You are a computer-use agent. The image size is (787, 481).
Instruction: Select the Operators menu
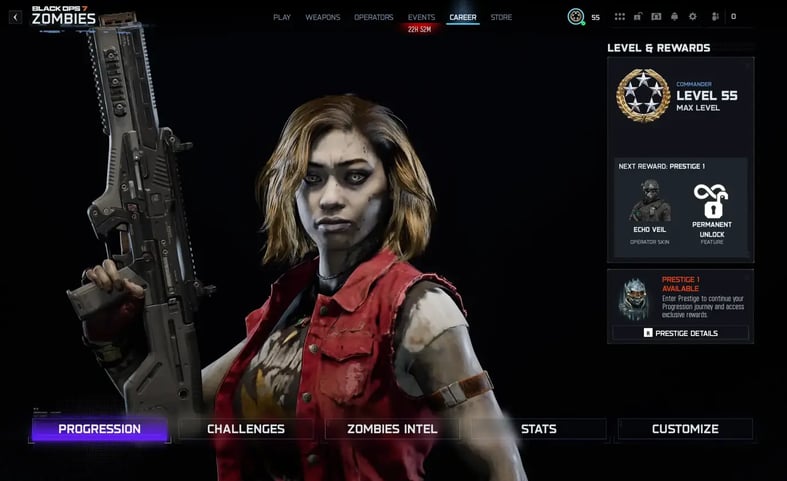click(x=374, y=17)
